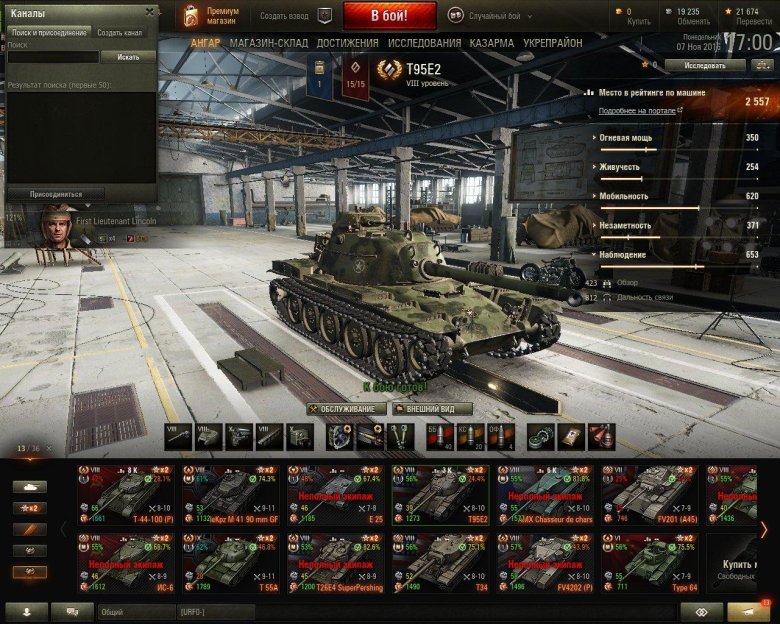Follow the Подробнее на портале link
780x624 pixels.
636,111
